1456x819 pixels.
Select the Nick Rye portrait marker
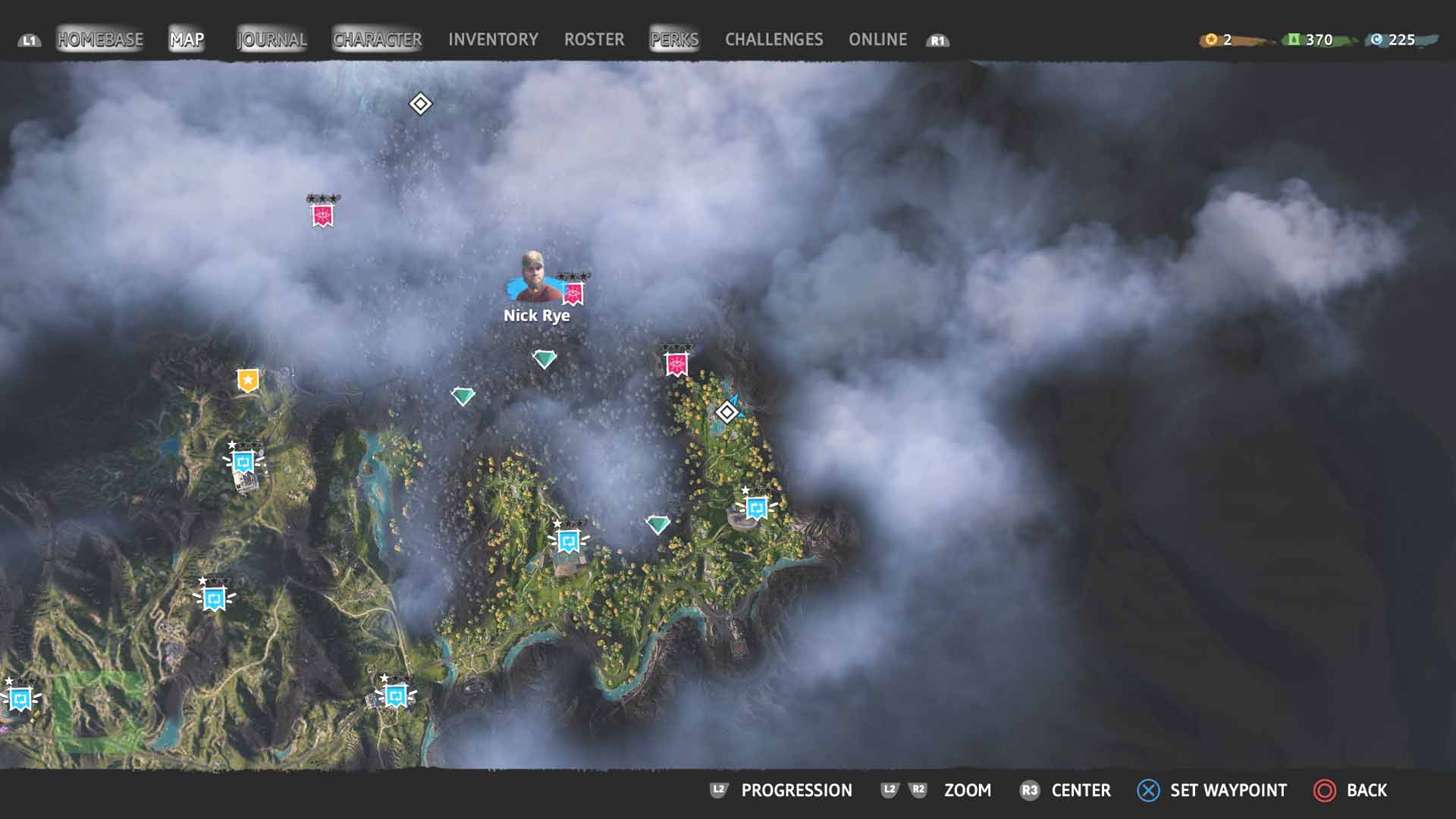(532, 278)
